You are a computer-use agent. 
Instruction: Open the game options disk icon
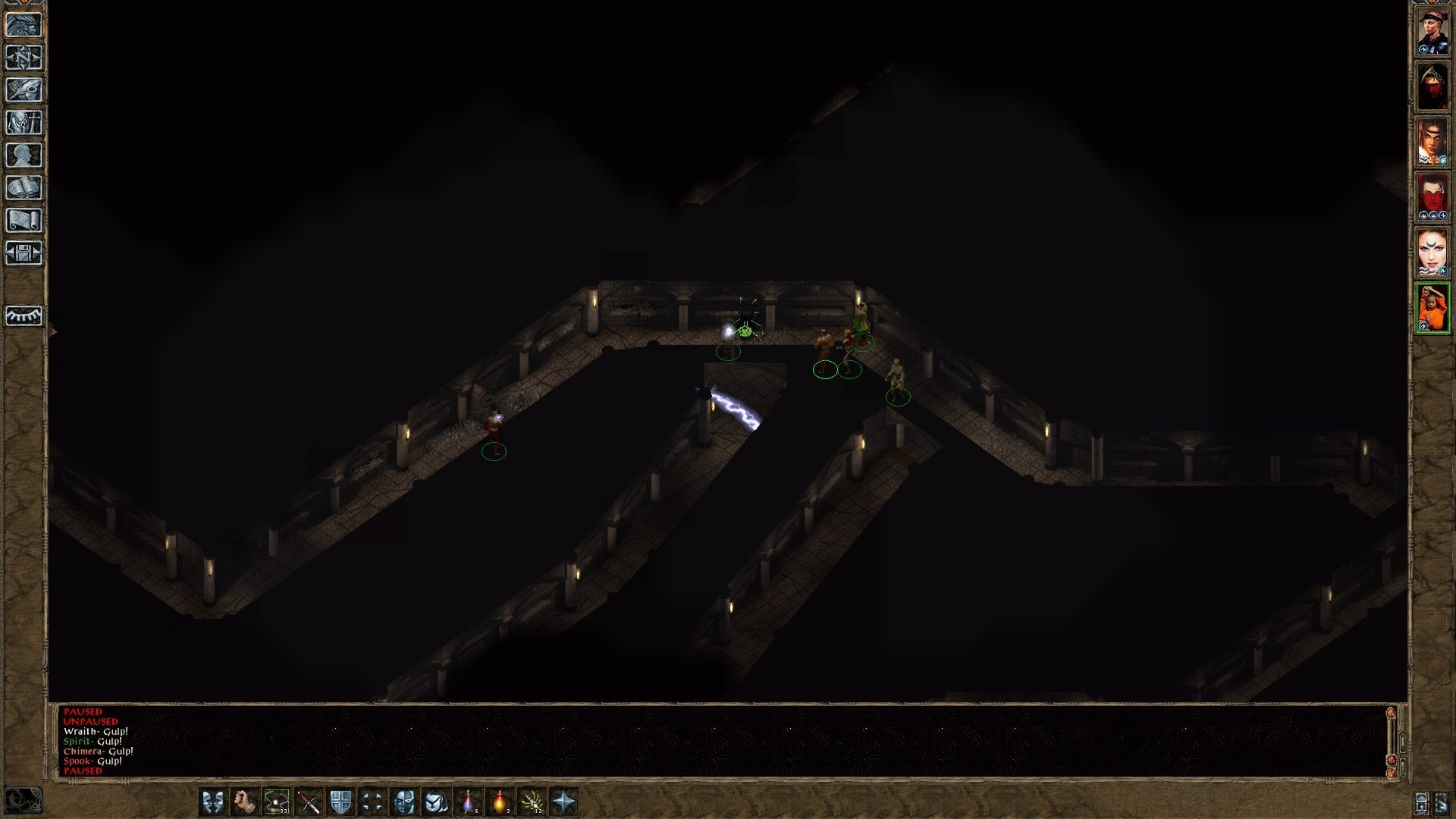(x=23, y=250)
